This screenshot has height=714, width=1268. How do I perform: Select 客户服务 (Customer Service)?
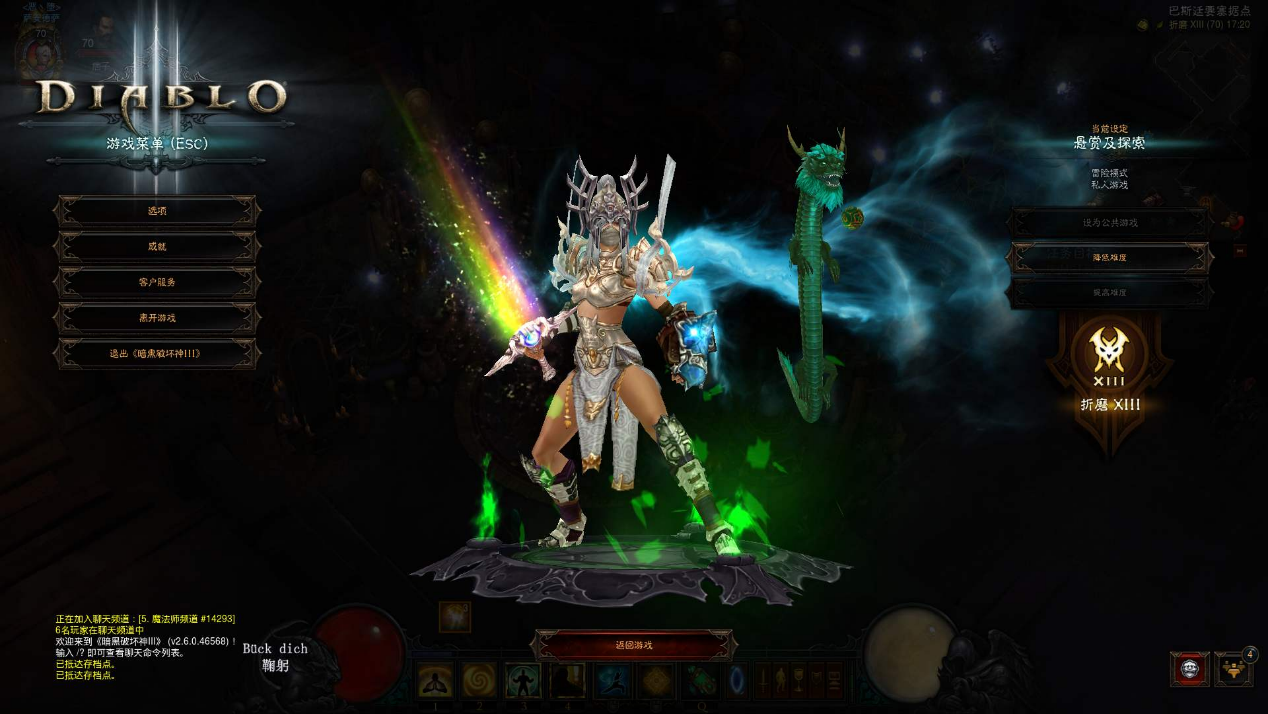click(157, 282)
